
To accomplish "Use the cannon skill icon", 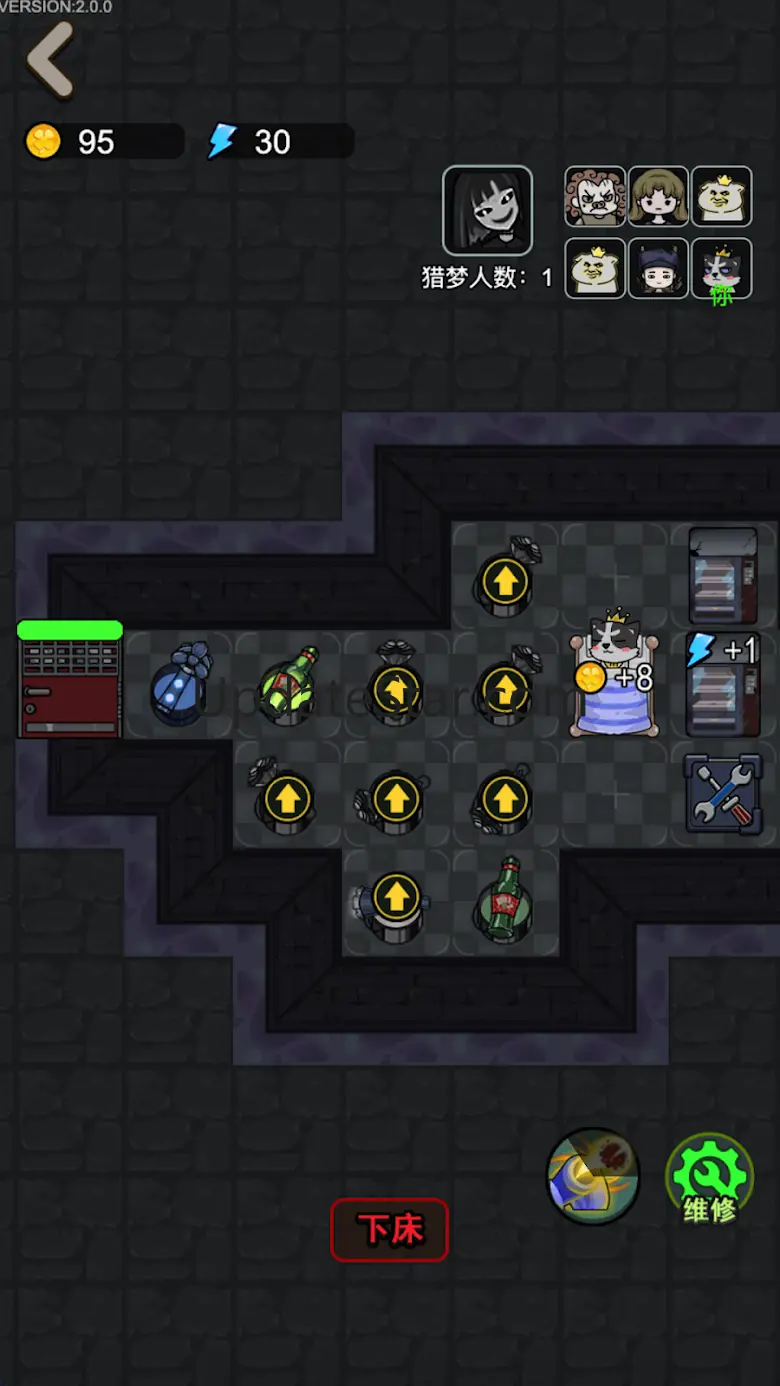I will coord(593,1177).
